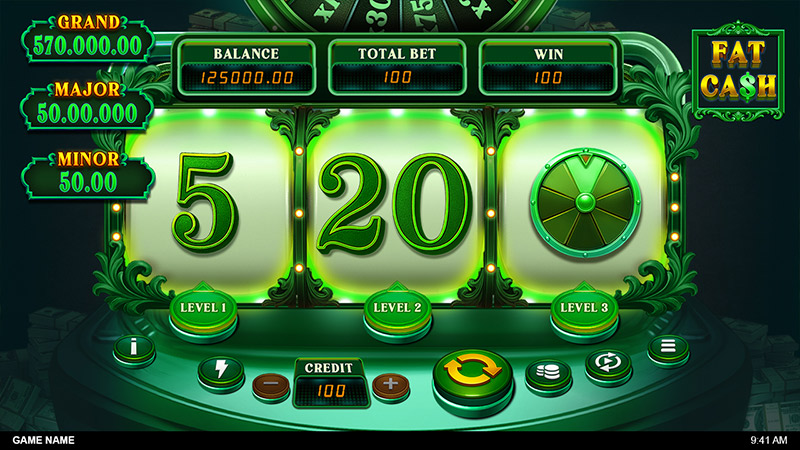Decrease credit with the minus button
The width and height of the screenshot is (800, 450).
(270, 384)
